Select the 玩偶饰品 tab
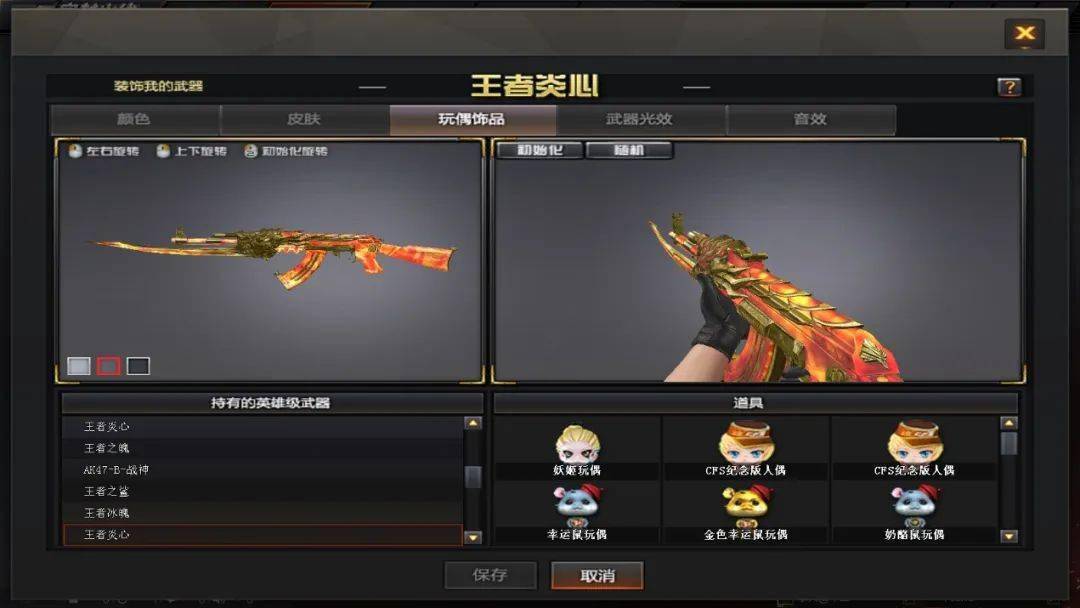The image size is (1080, 608). click(472, 119)
